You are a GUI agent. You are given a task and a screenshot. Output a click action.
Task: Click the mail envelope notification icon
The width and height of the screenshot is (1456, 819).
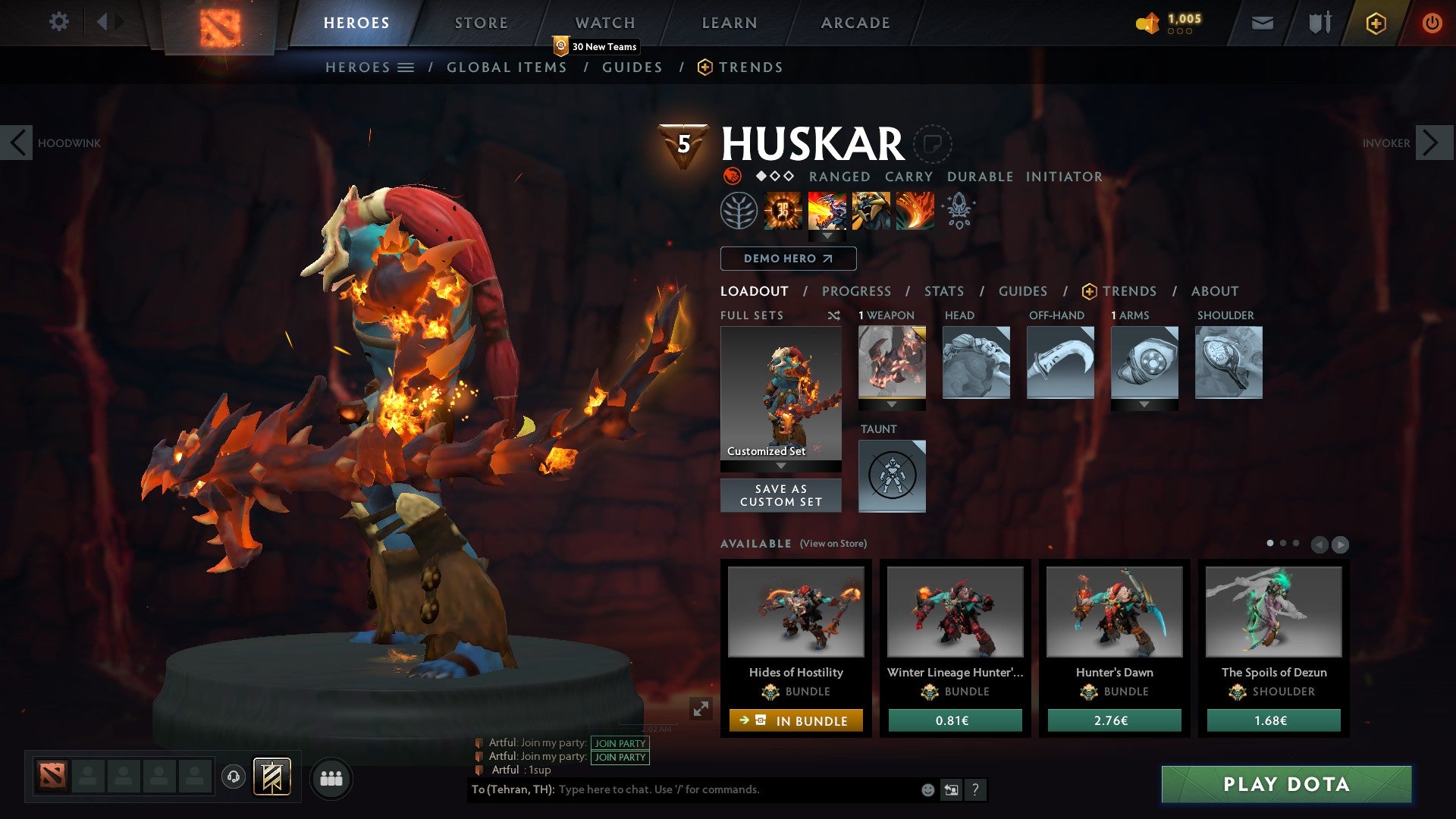coord(1263,23)
